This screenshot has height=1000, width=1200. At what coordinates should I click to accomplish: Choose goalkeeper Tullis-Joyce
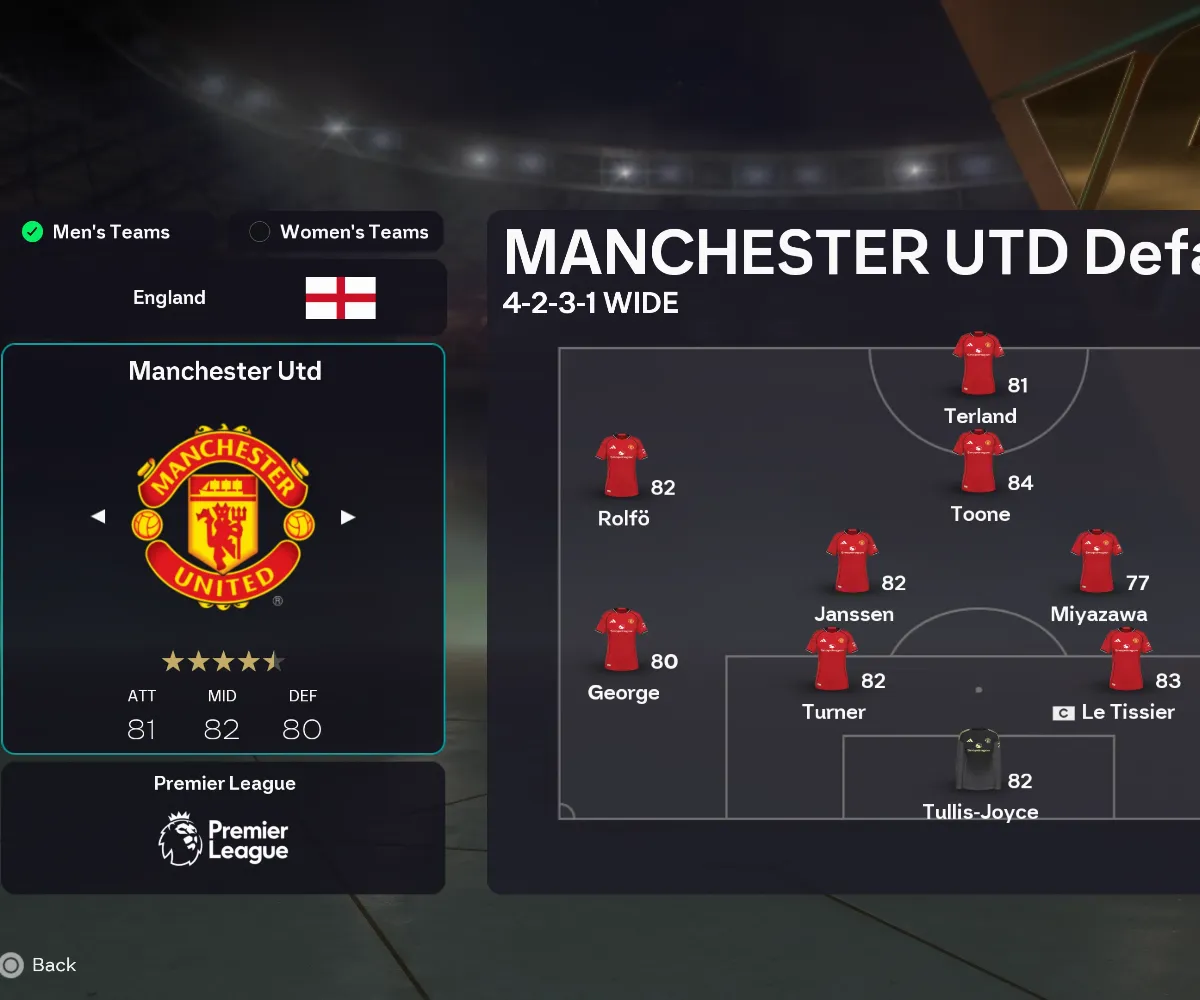(978, 760)
